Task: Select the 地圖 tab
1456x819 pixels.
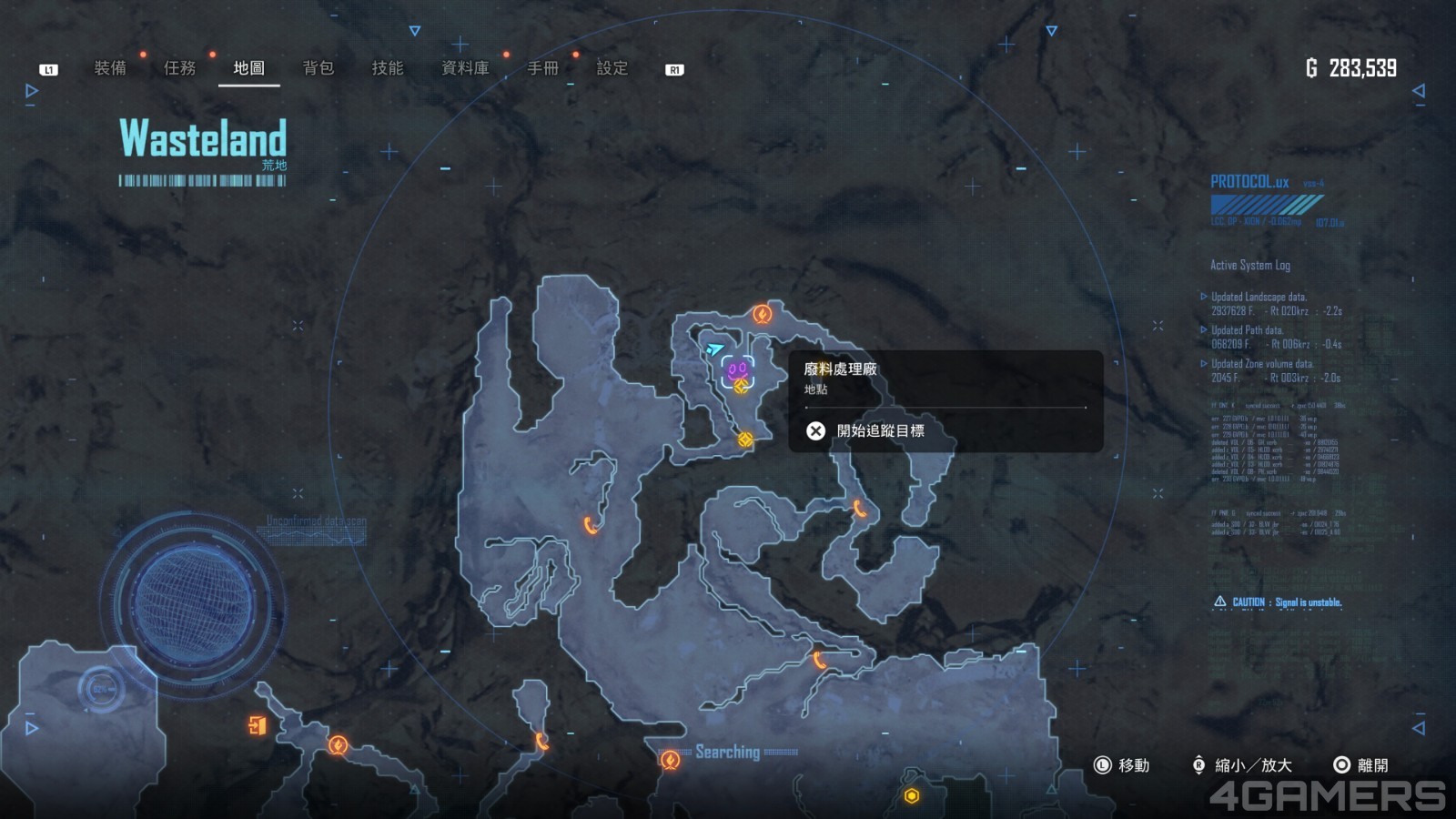Action: [248, 68]
